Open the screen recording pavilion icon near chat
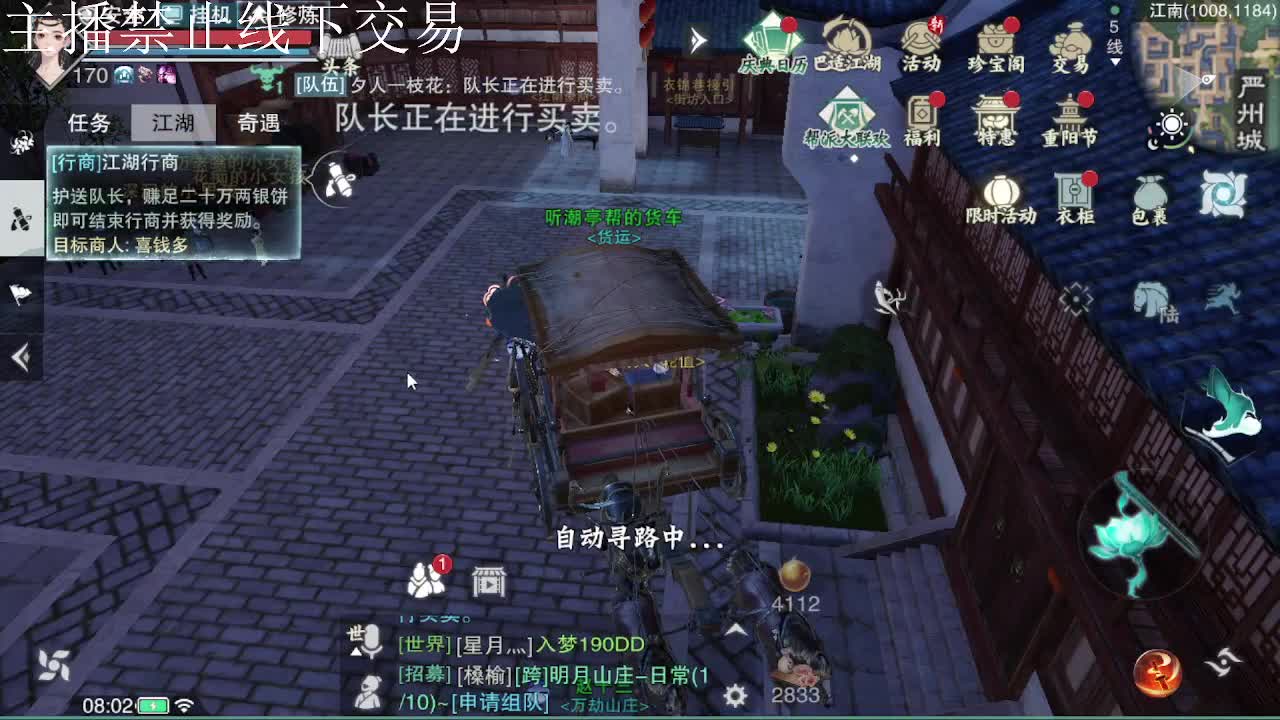Image resolution: width=1280 pixels, height=720 pixels. (488, 580)
